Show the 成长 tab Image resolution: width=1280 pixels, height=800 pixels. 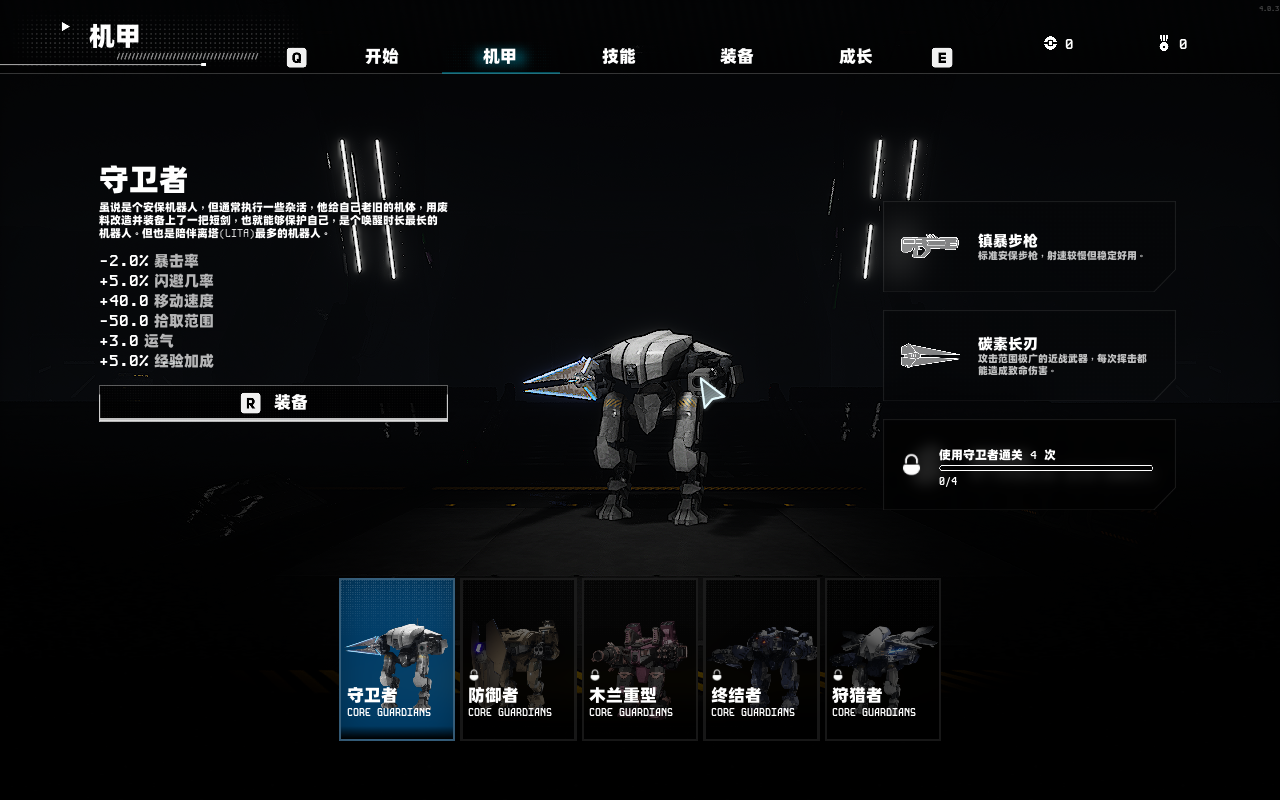pos(856,57)
